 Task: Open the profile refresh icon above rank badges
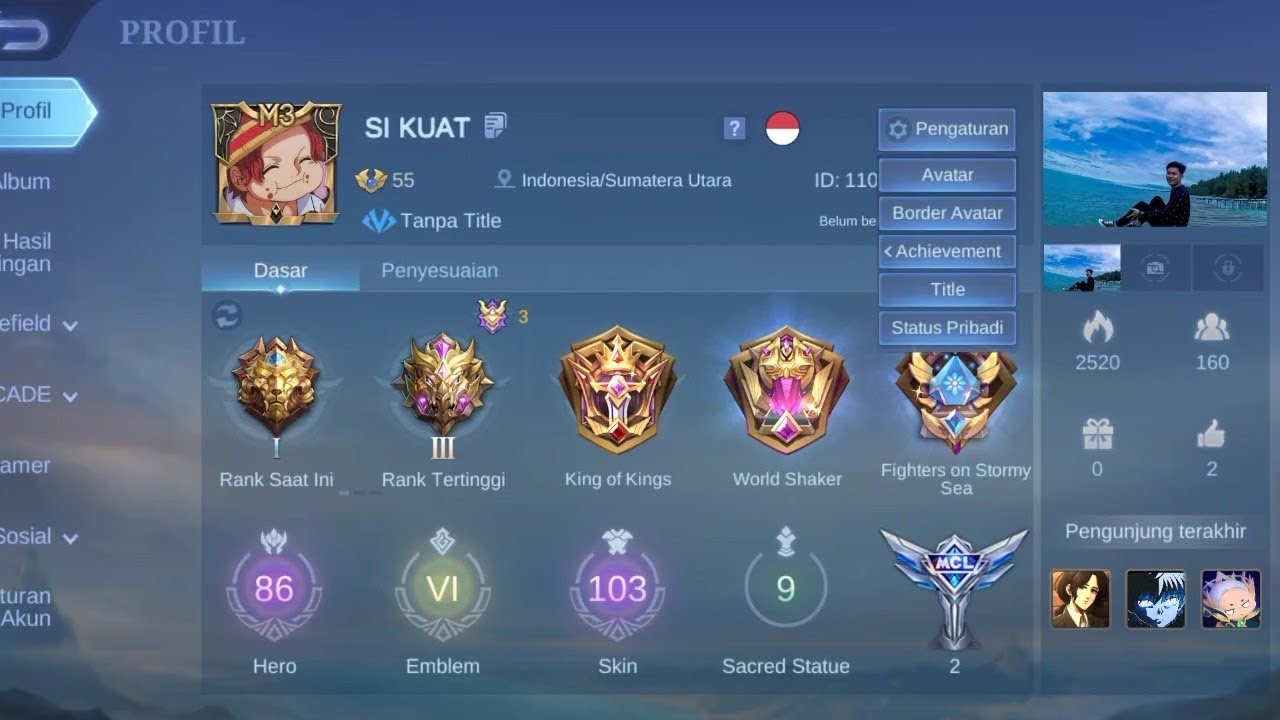point(228,316)
